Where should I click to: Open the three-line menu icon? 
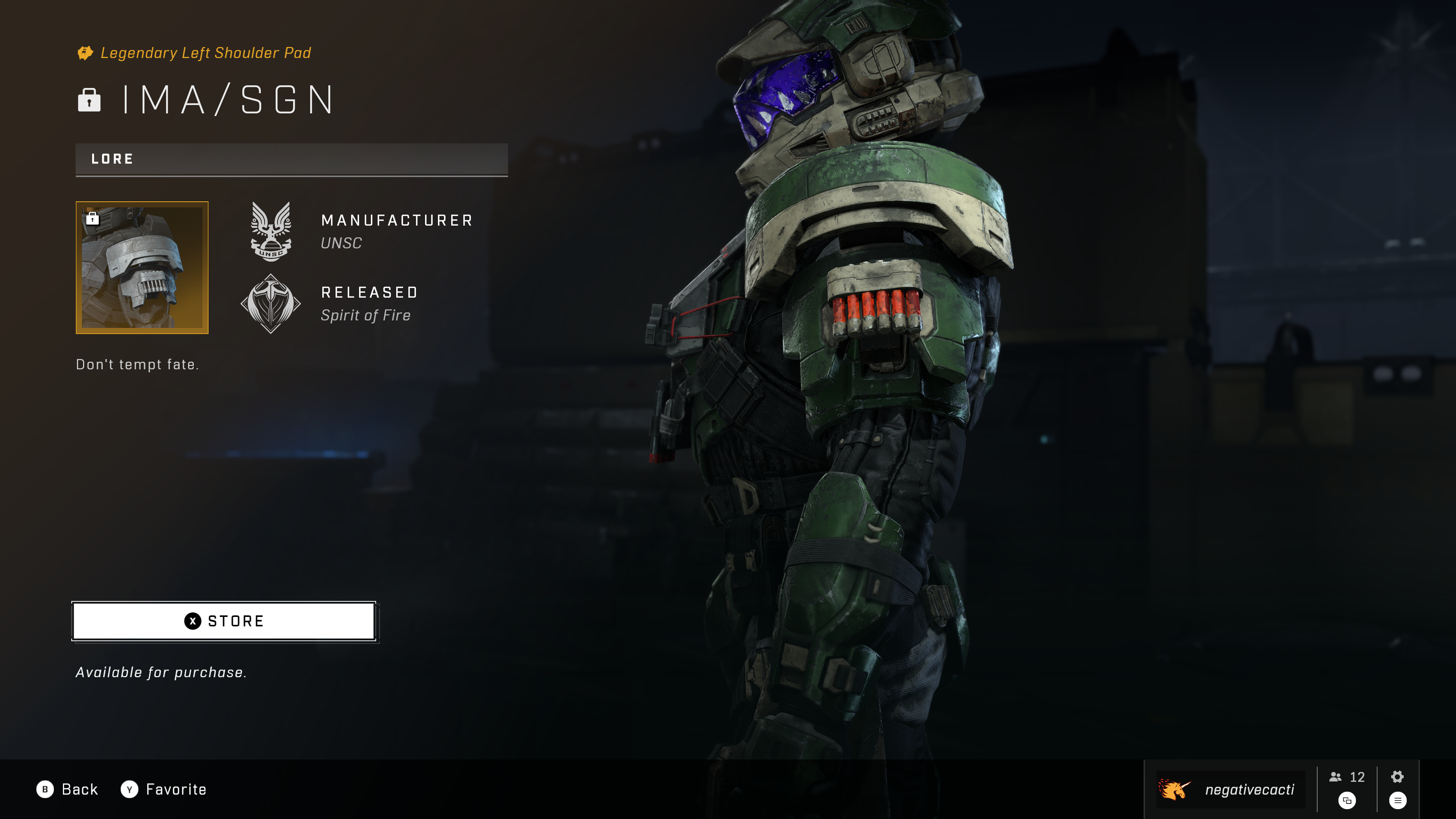tap(1397, 800)
